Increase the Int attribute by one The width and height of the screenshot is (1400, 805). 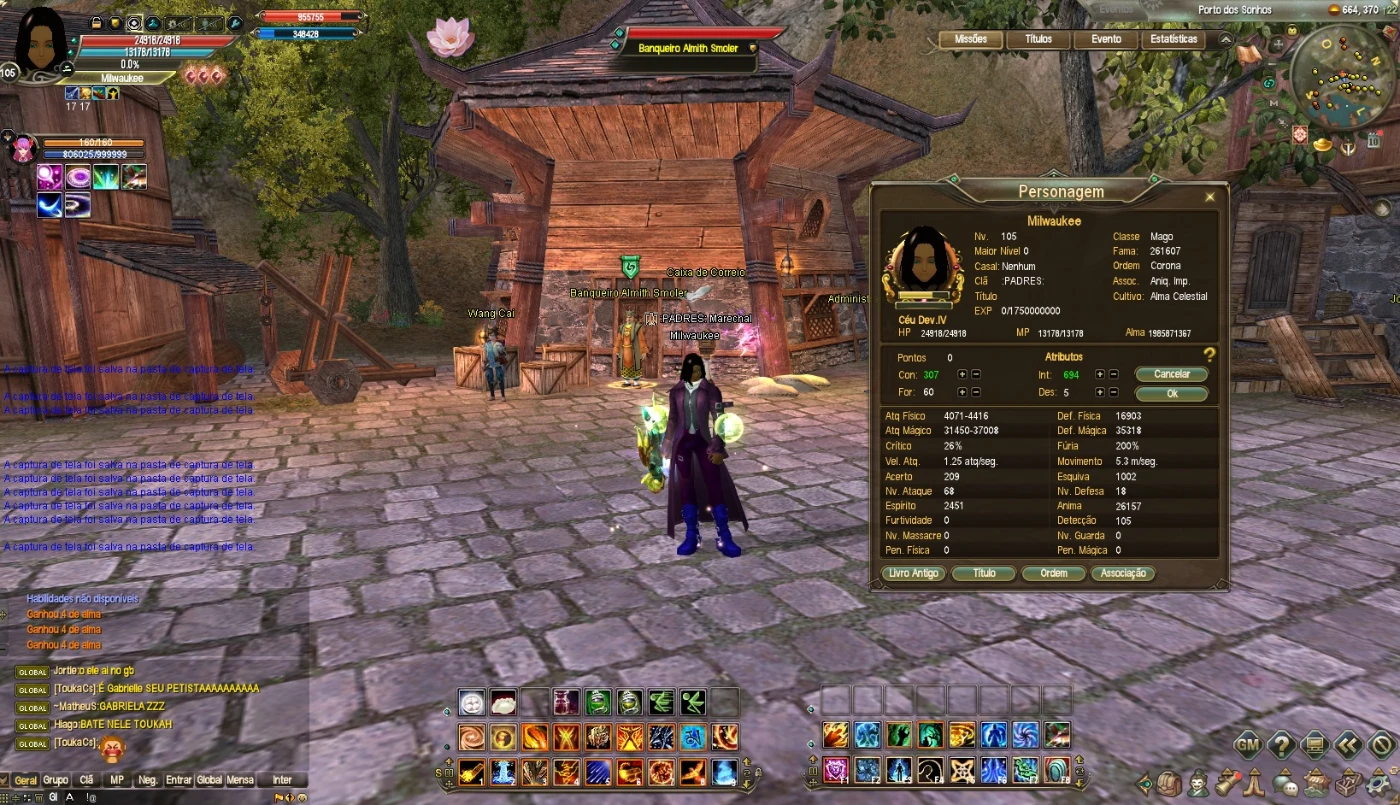[1100, 374]
